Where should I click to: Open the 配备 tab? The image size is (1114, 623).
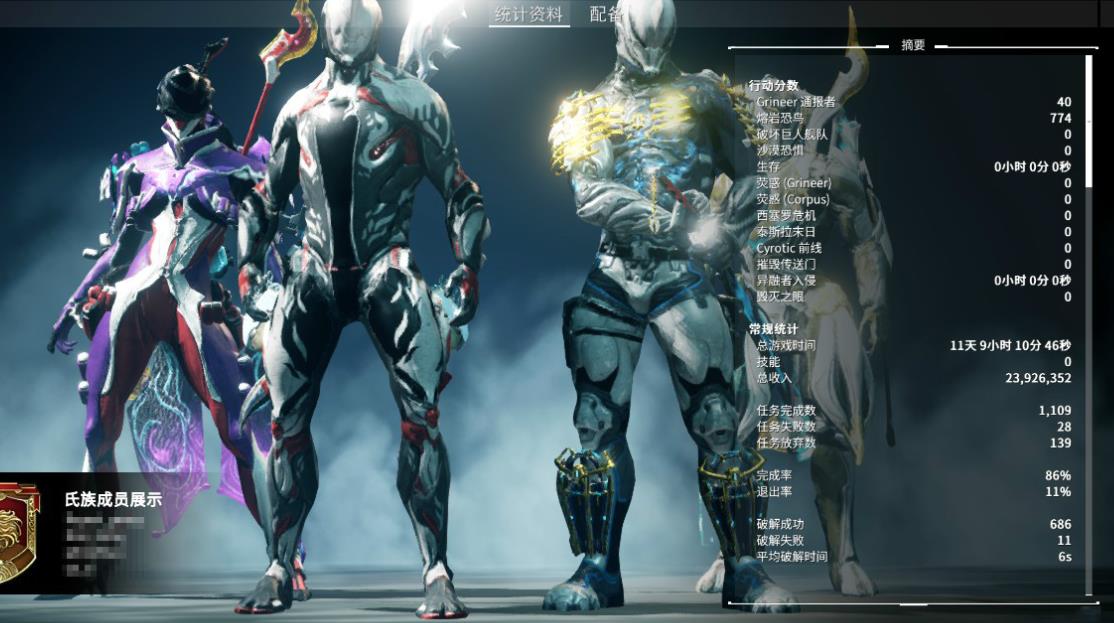605,14
